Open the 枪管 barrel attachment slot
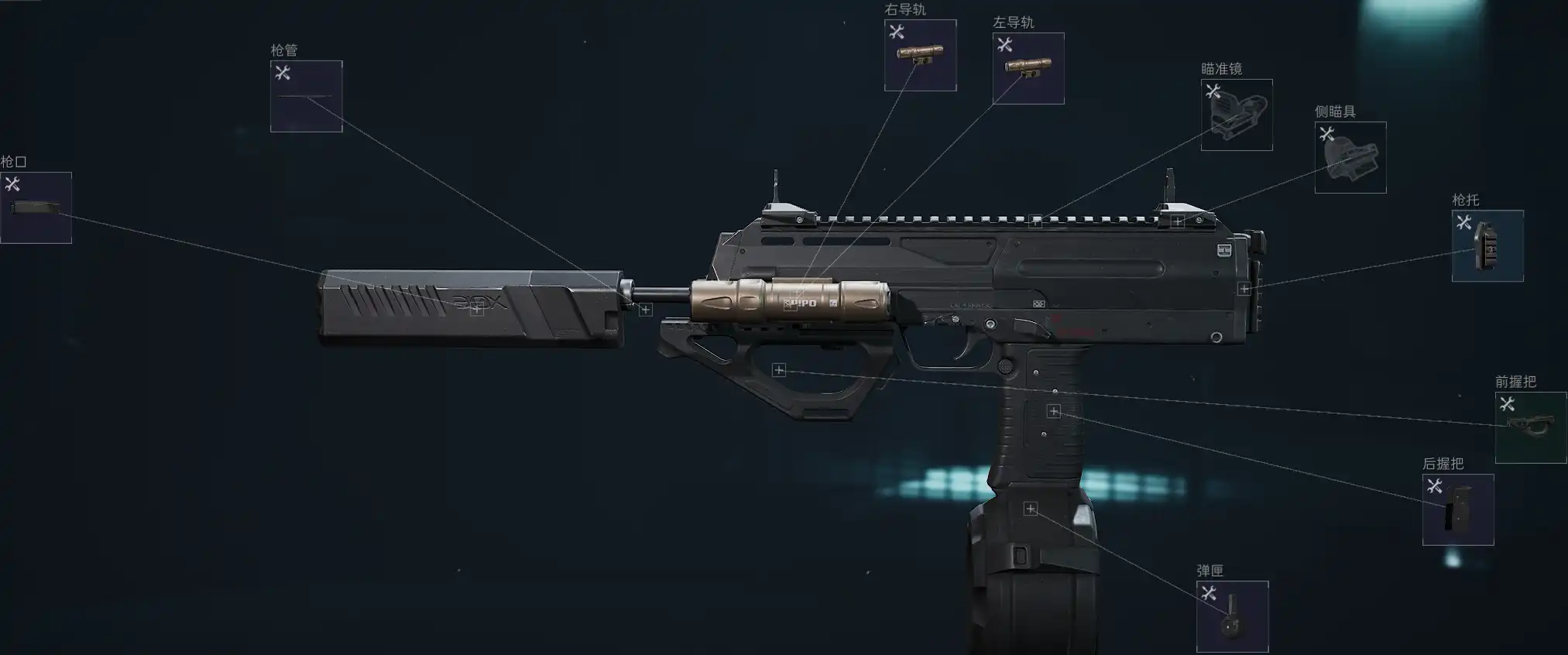The image size is (1568, 655). pos(306,96)
